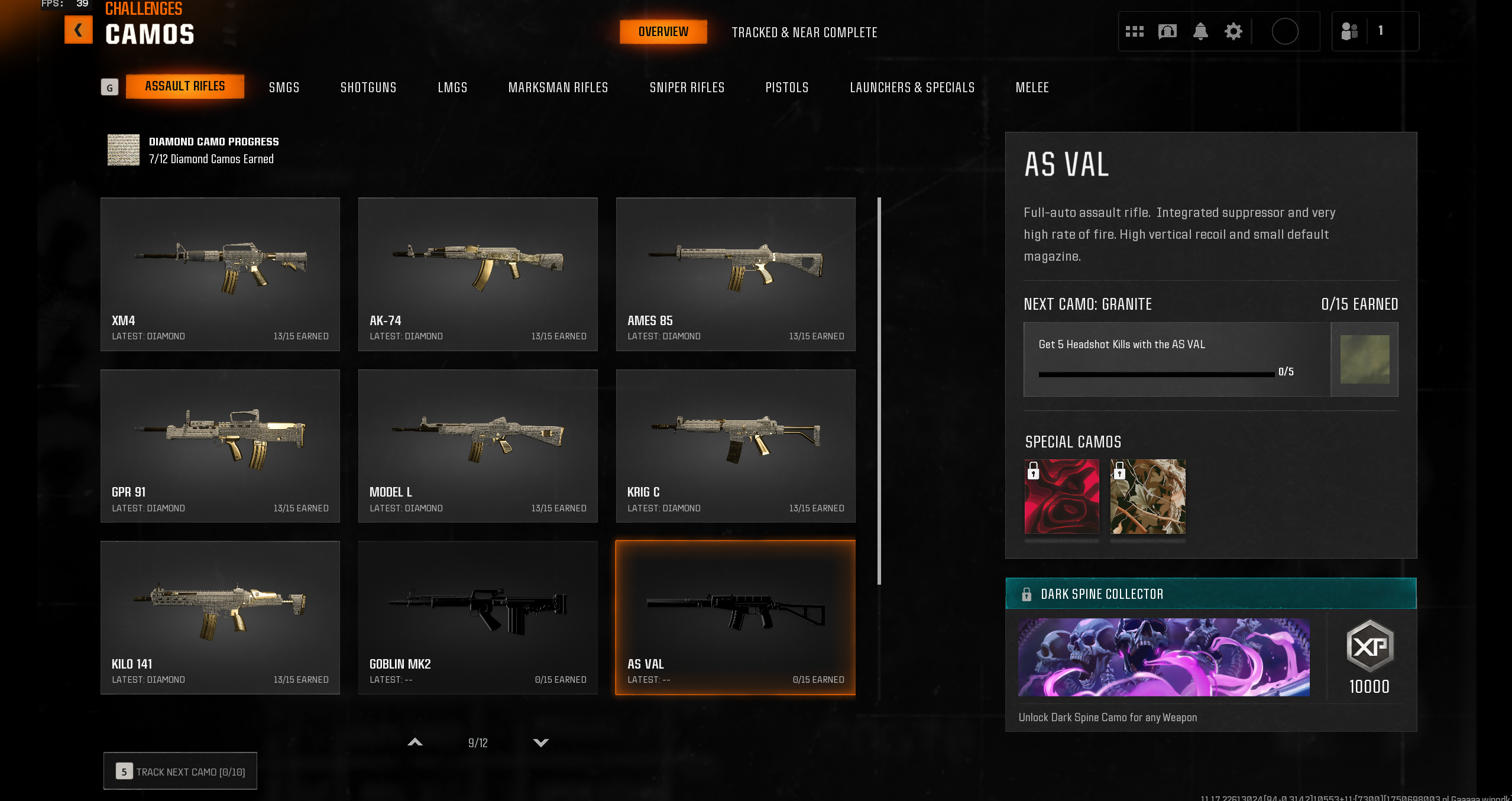Go back using the orange arrow button

pos(78,30)
